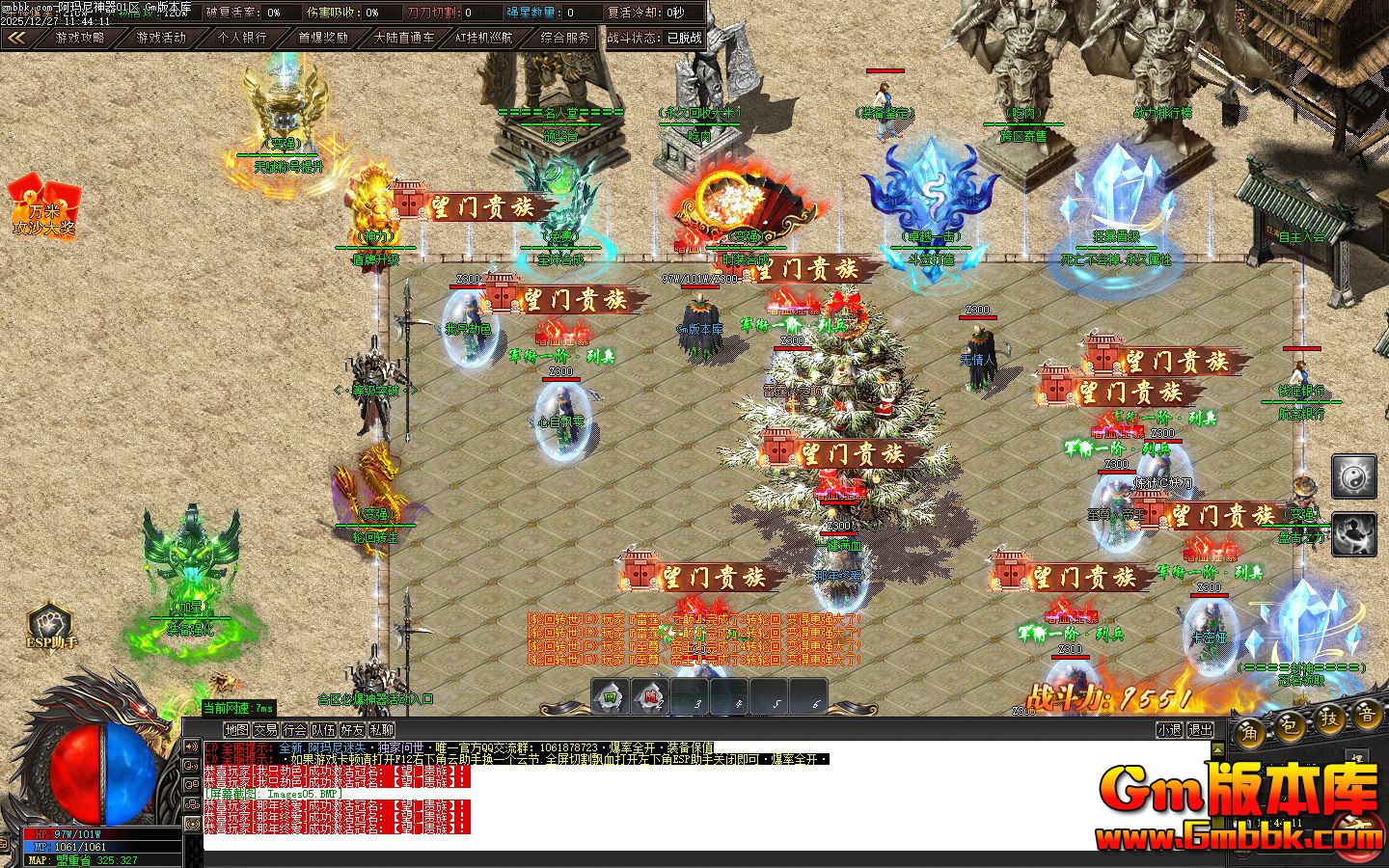The width and height of the screenshot is (1389, 868).
Task: Click the 万米攻沙大奖 red envelope icon
Action: pyautogui.click(x=43, y=205)
